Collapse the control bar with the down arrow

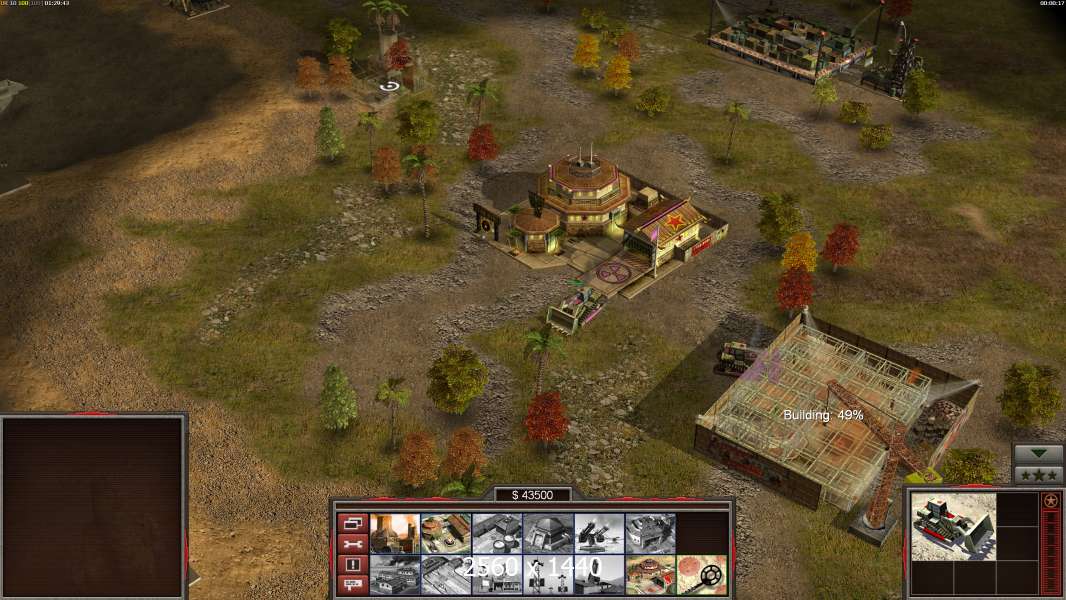click(x=1038, y=454)
